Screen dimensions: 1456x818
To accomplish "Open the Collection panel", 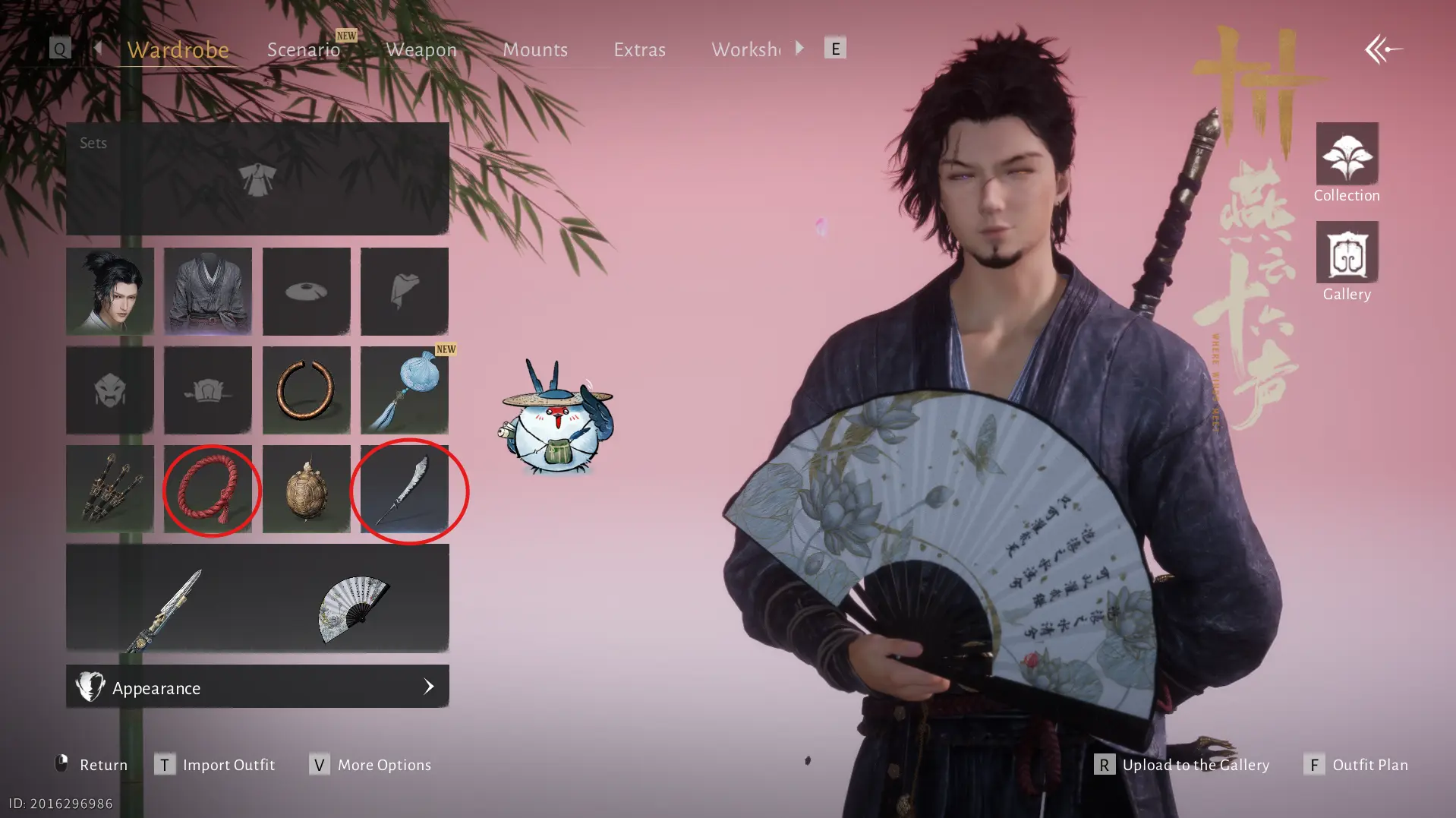I will 1347,163.
